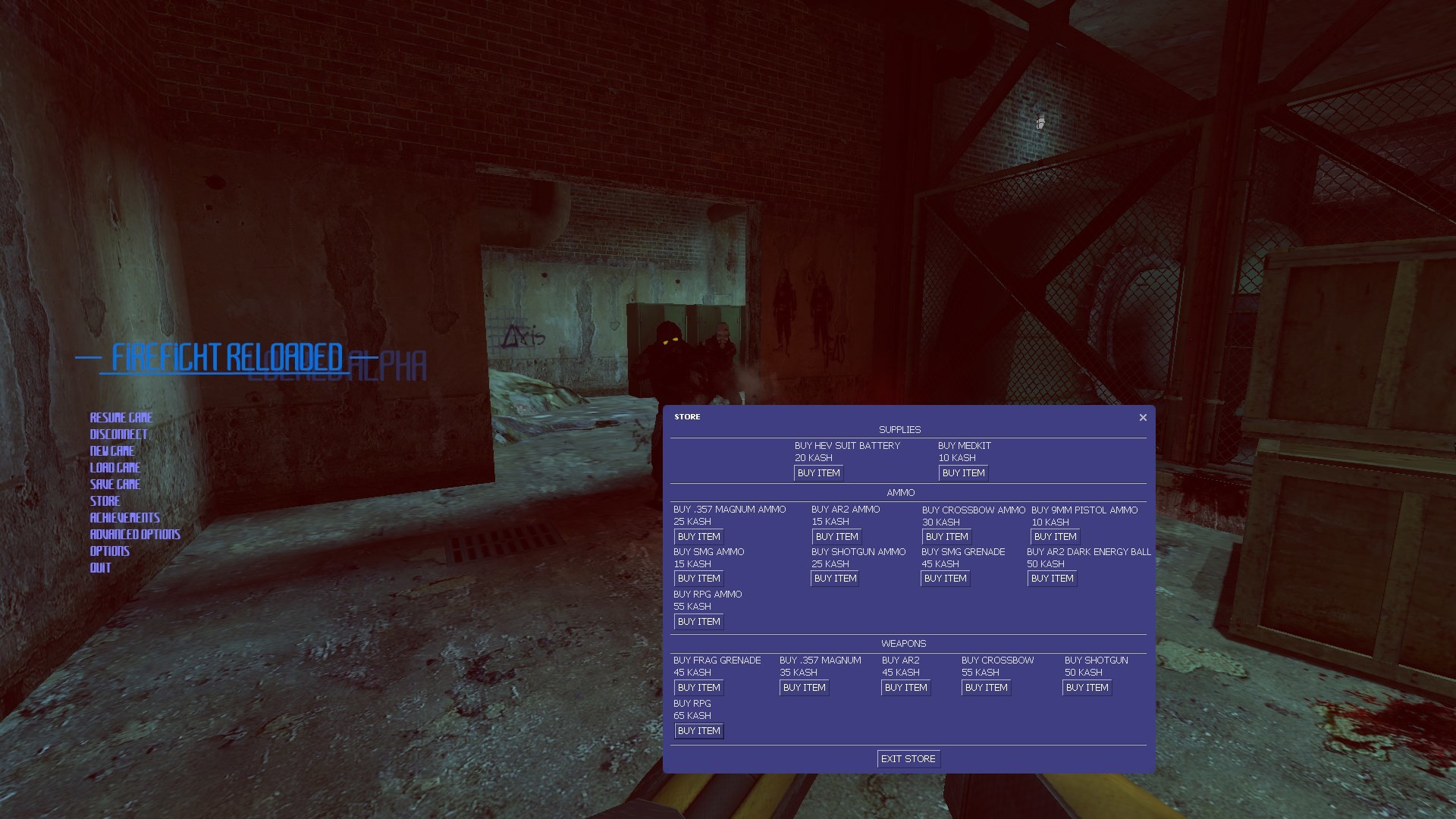
Task: Buy the RPG for 65 Kash
Action: pos(698,730)
